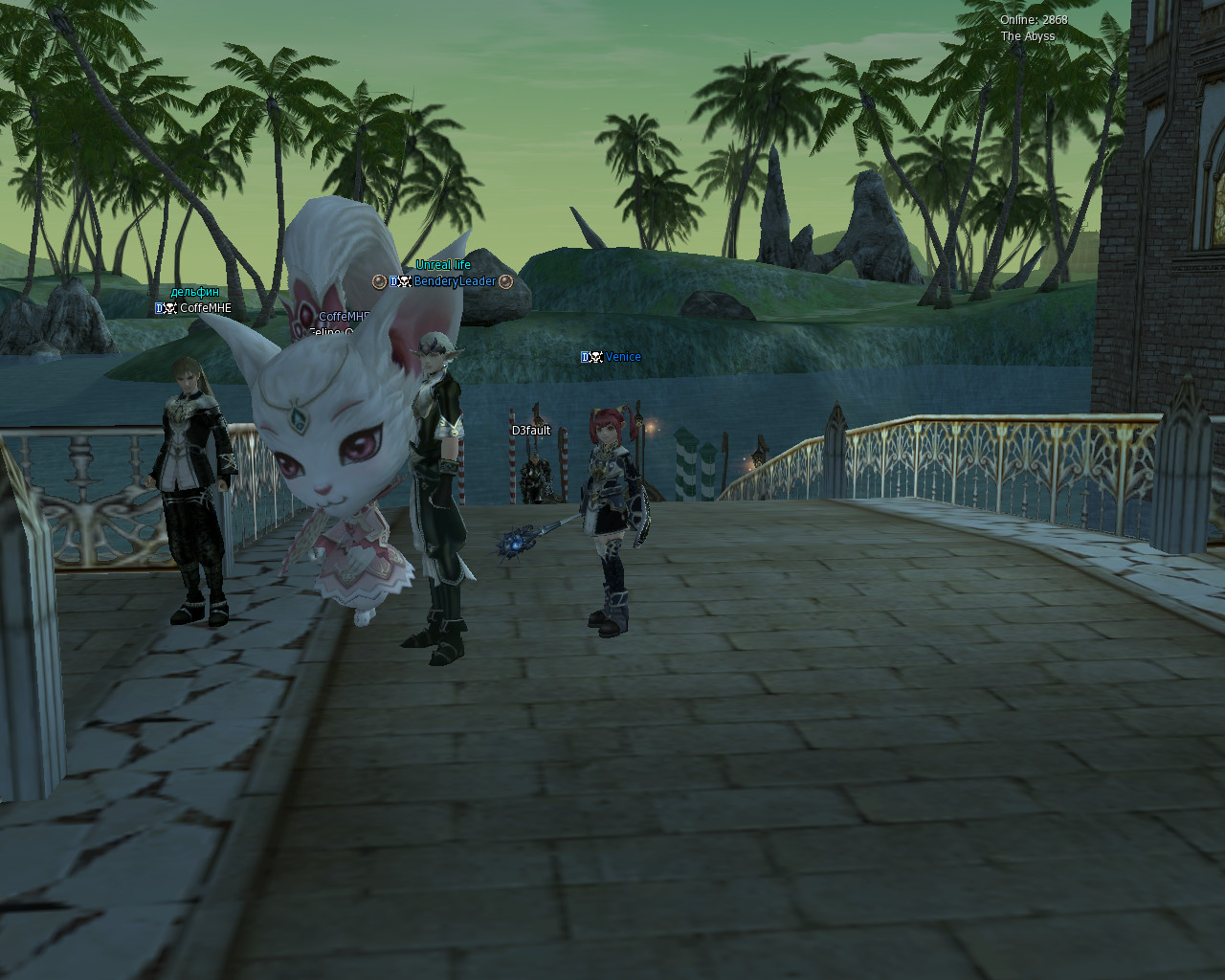Select the BenderyLeader player nameplate
Viewport: 1225px width, 980px height.
pyautogui.click(x=455, y=281)
